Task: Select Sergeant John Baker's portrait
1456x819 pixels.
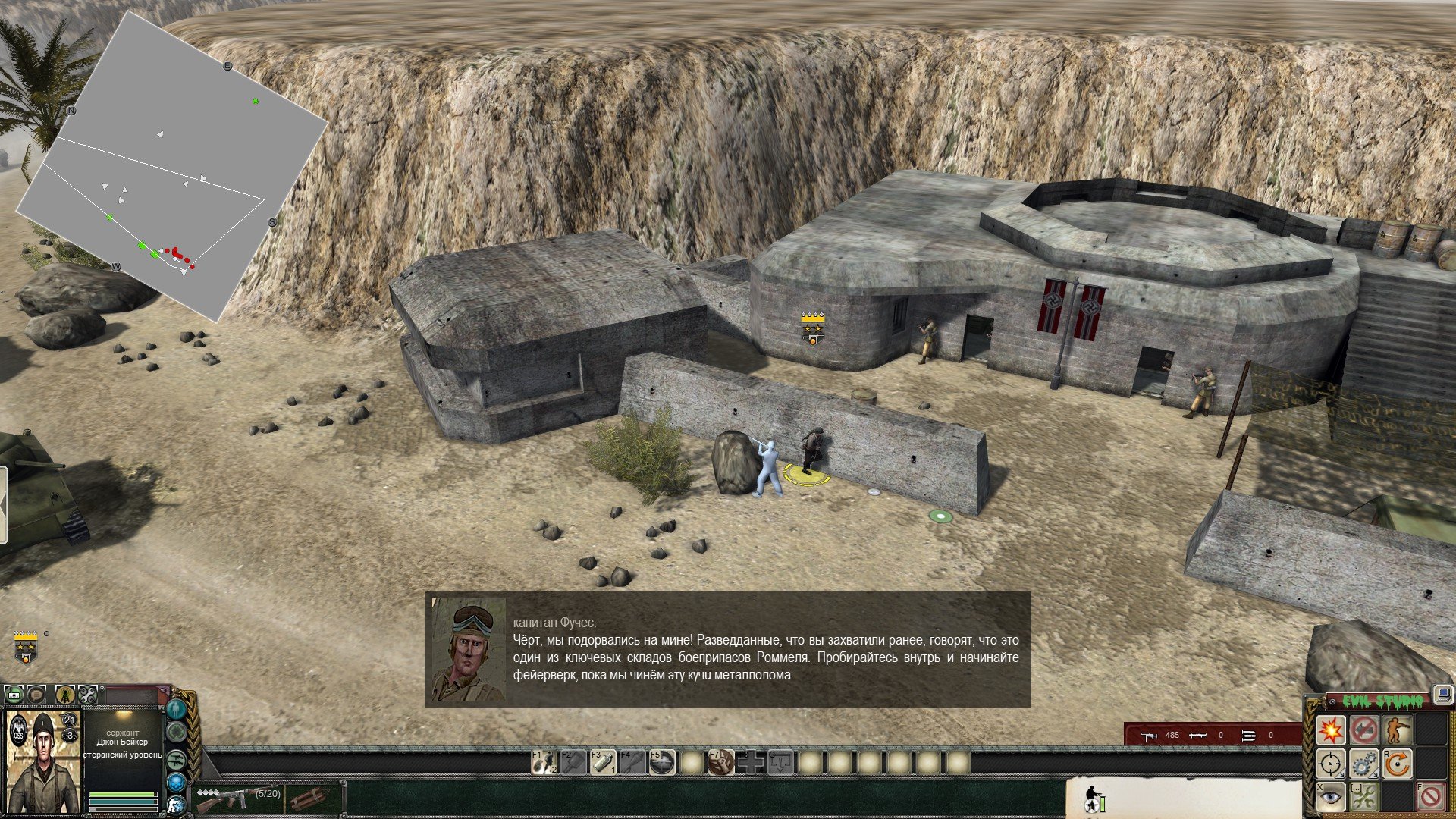Action: pos(43,761)
